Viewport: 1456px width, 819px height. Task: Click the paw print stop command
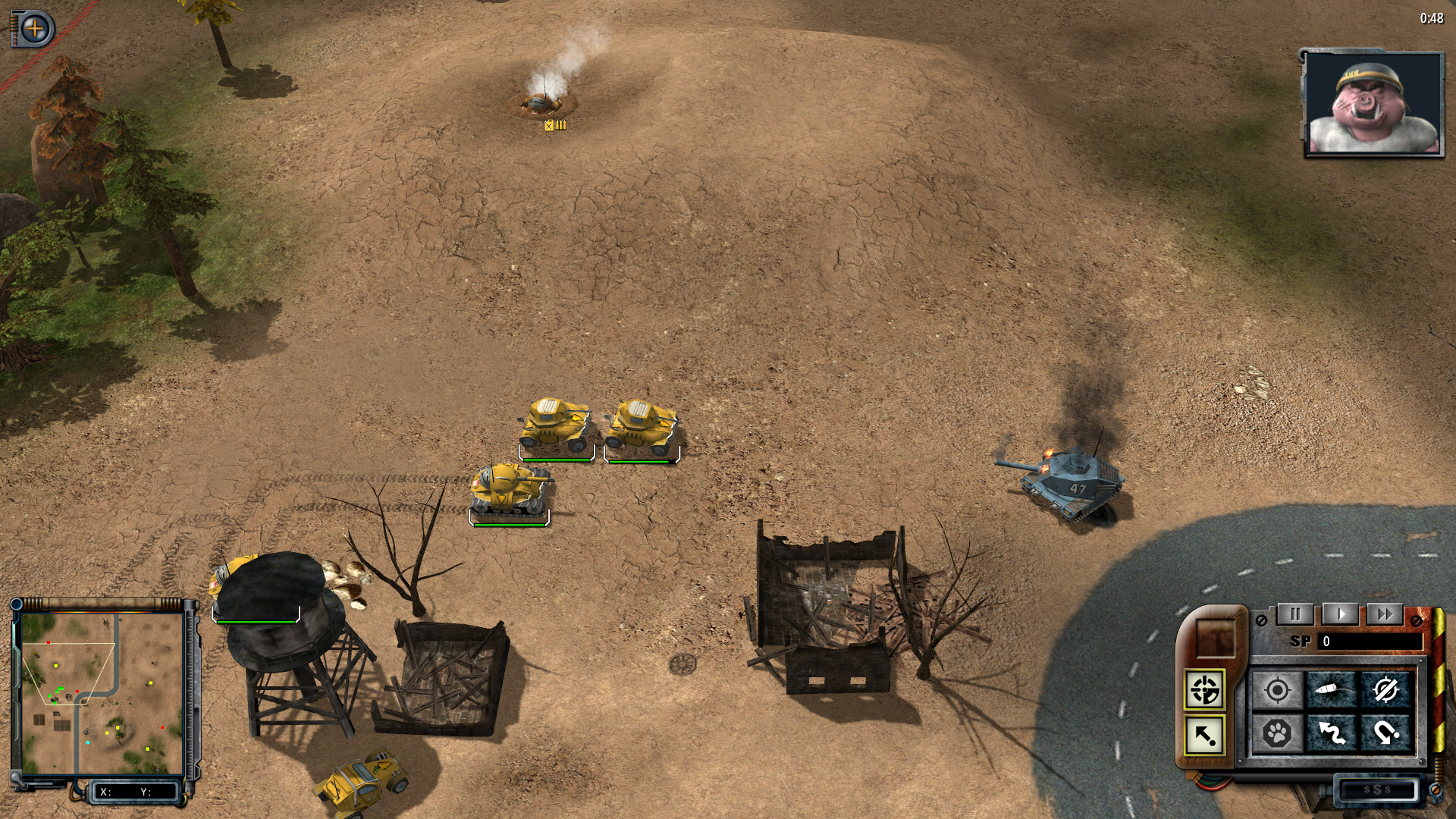pyautogui.click(x=1278, y=733)
